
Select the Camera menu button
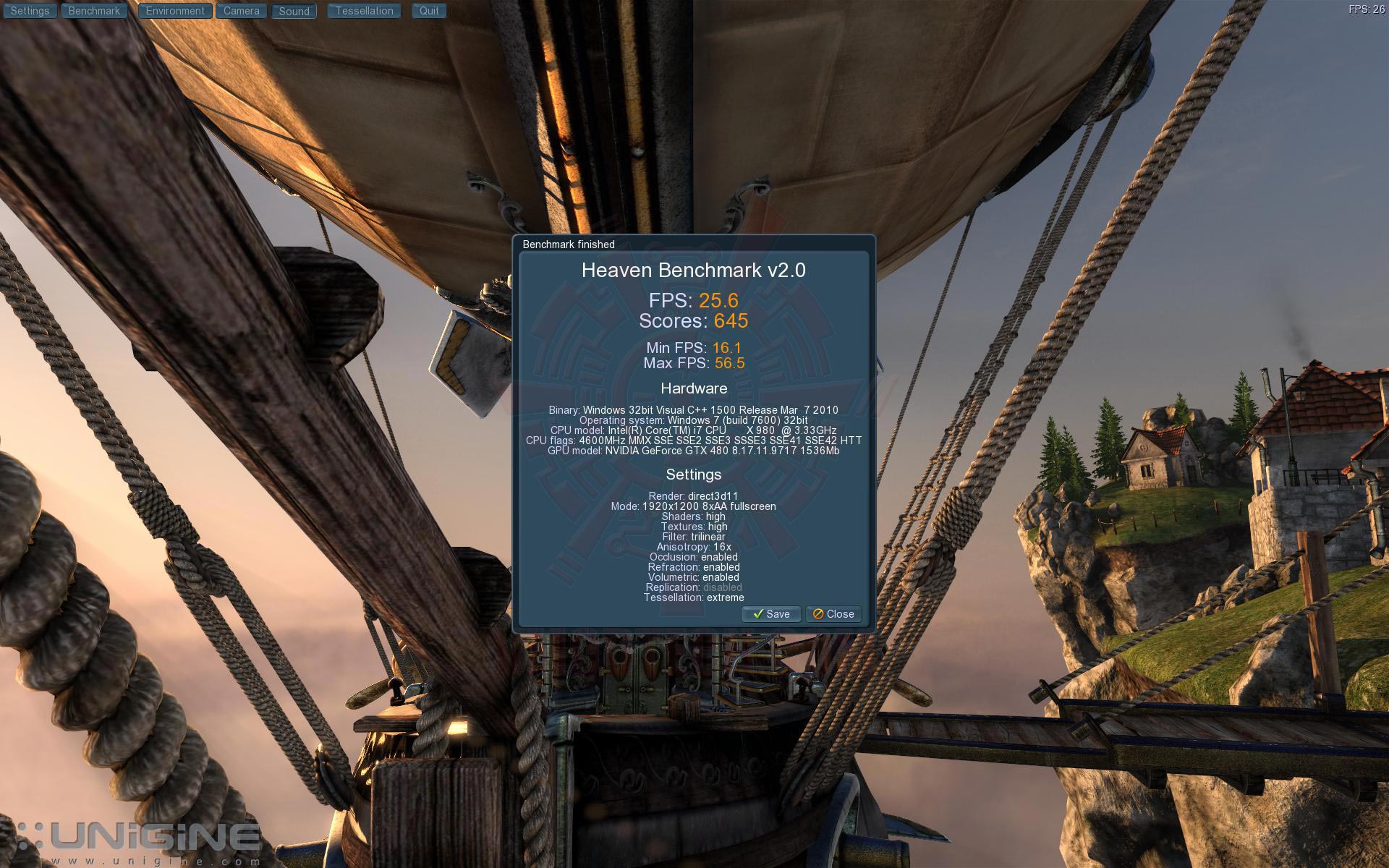tap(241, 11)
